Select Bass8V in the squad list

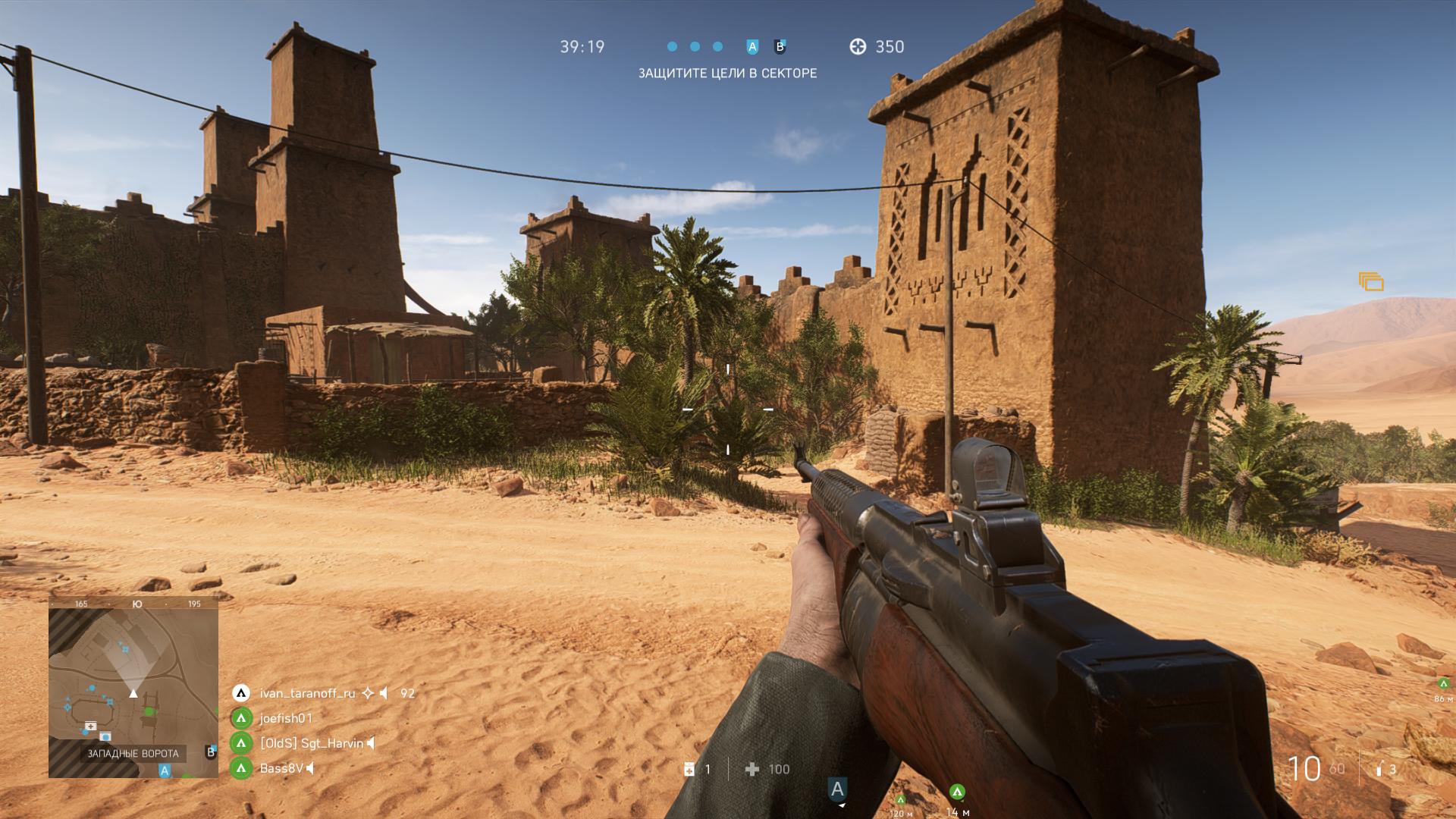tap(281, 768)
